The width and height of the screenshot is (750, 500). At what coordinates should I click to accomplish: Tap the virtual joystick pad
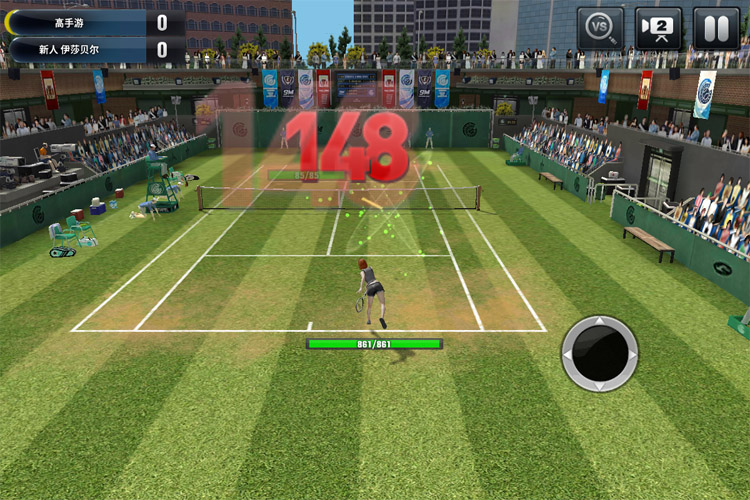(x=600, y=353)
